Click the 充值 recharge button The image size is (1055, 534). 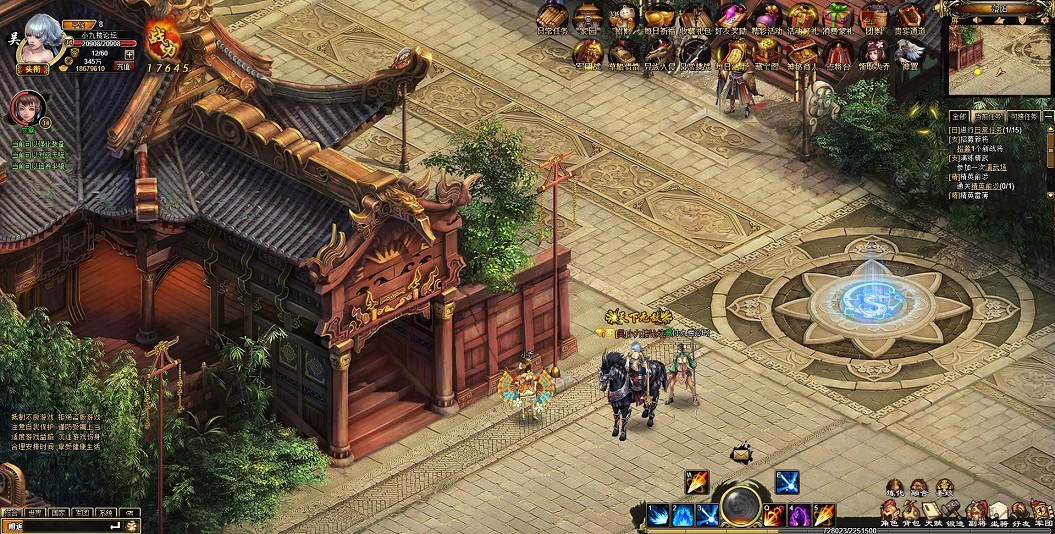point(123,66)
